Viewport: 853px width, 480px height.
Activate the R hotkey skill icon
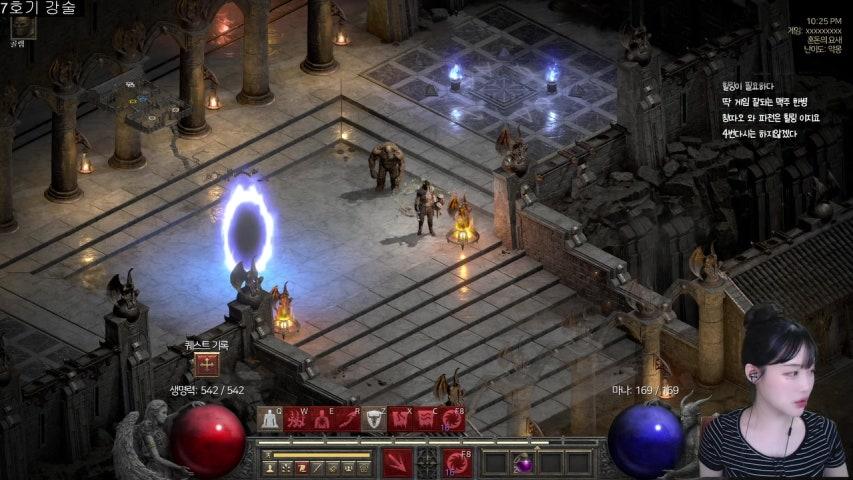[348, 419]
